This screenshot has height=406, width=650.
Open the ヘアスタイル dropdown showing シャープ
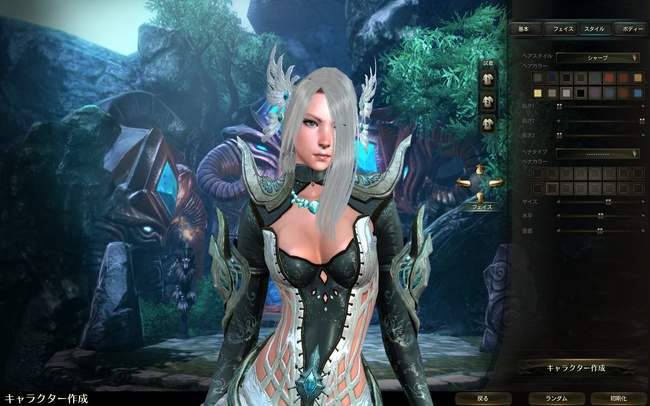tap(598, 58)
